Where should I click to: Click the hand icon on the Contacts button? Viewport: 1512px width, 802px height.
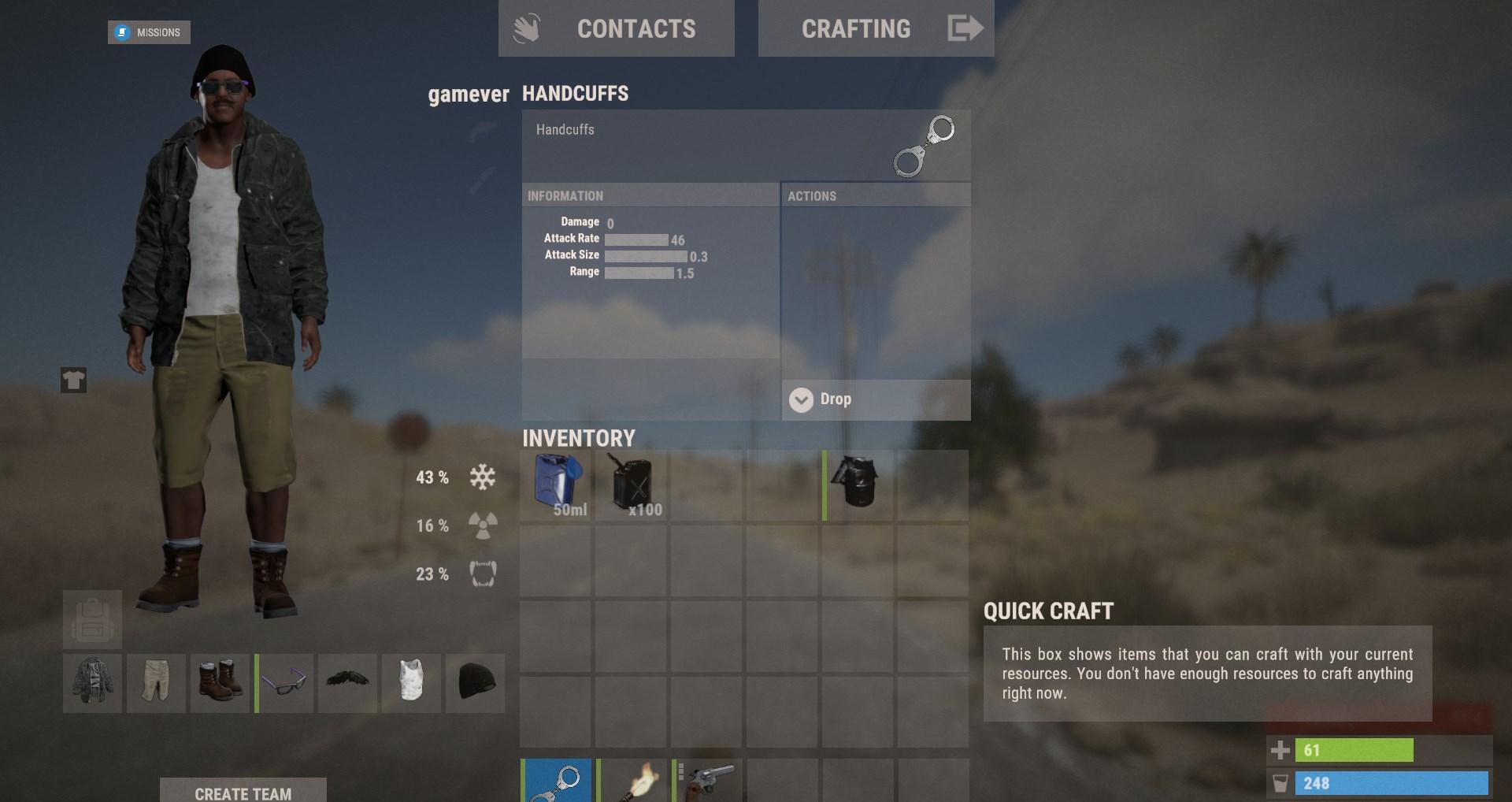528,26
